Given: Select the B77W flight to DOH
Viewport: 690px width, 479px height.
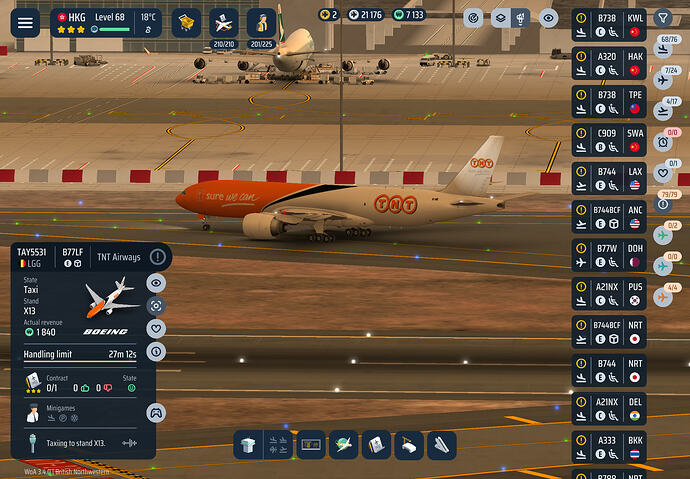Looking at the screenshot, I should (608, 255).
